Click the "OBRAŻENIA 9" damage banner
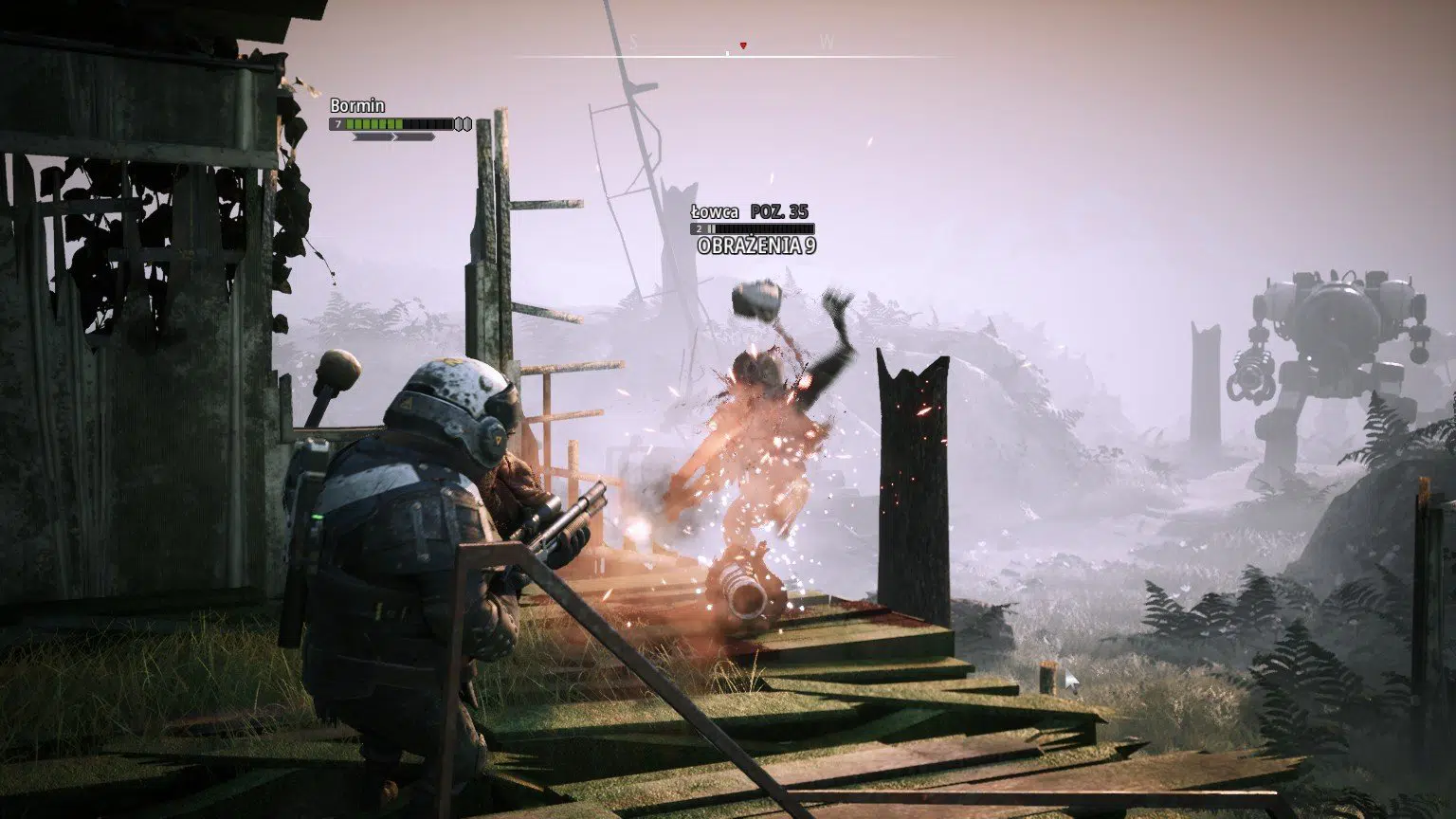This screenshot has width=1456, height=819. pyautogui.click(x=756, y=244)
